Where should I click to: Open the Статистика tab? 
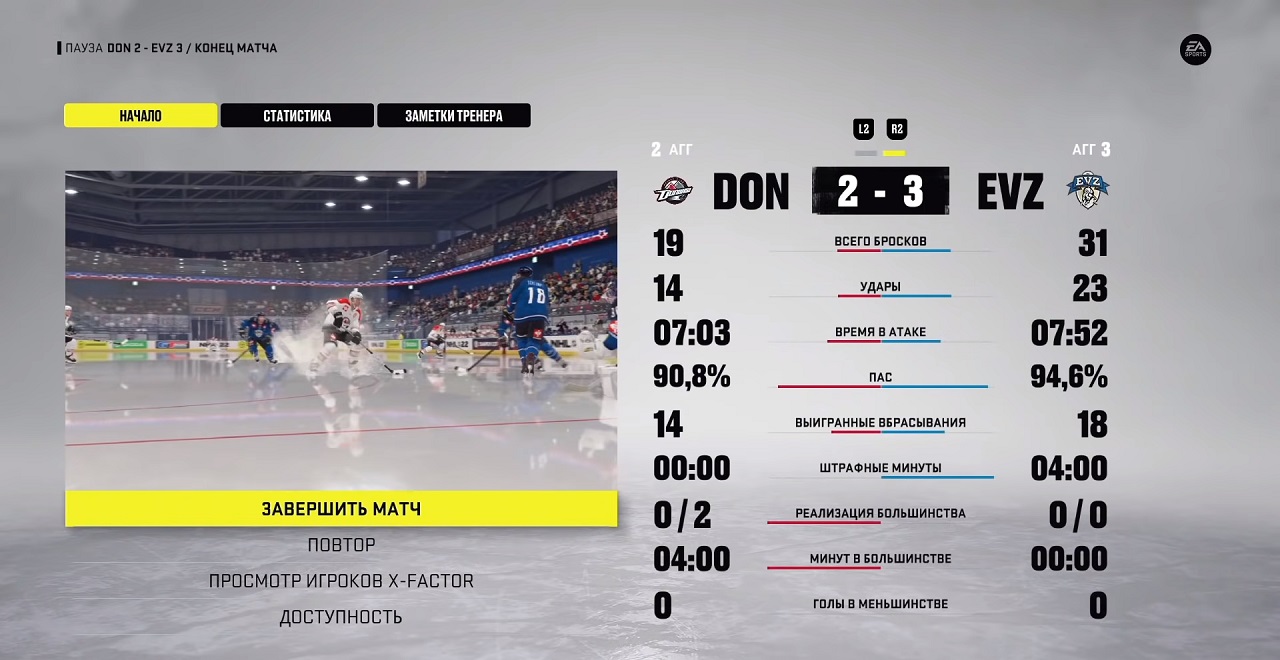pos(297,116)
